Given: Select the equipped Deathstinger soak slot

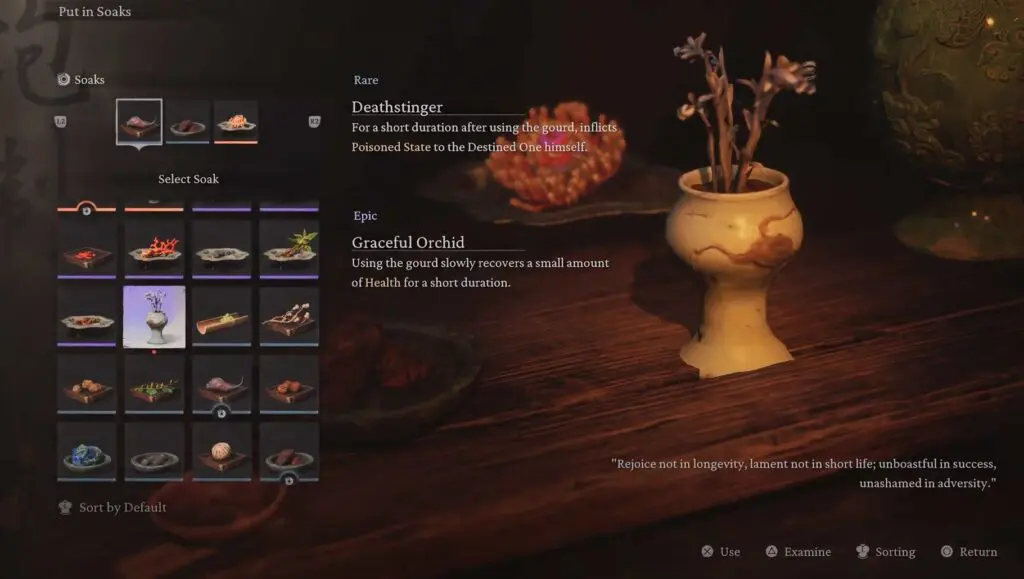Looking at the screenshot, I should [x=139, y=122].
